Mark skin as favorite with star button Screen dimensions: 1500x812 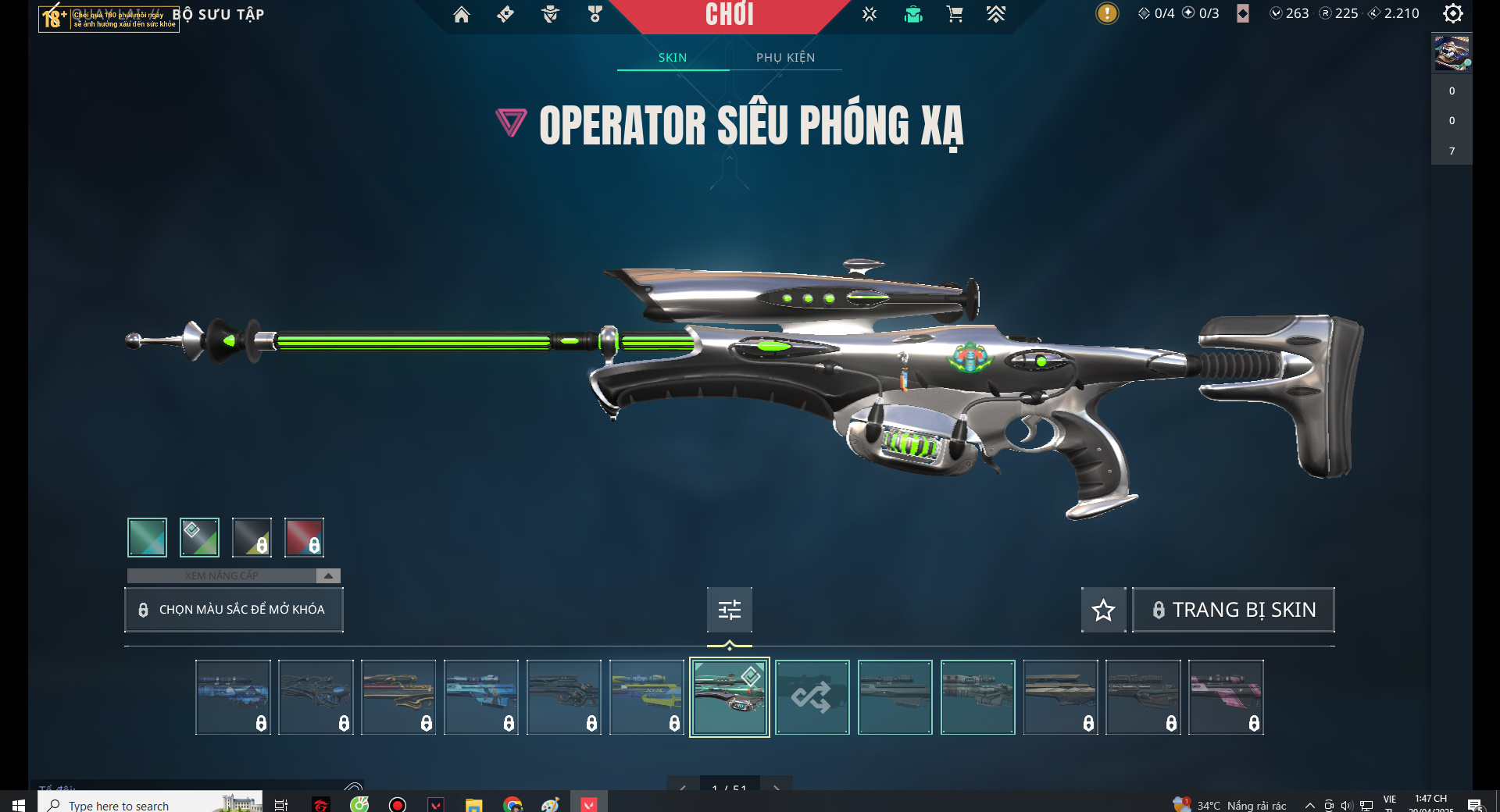[1103, 610]
